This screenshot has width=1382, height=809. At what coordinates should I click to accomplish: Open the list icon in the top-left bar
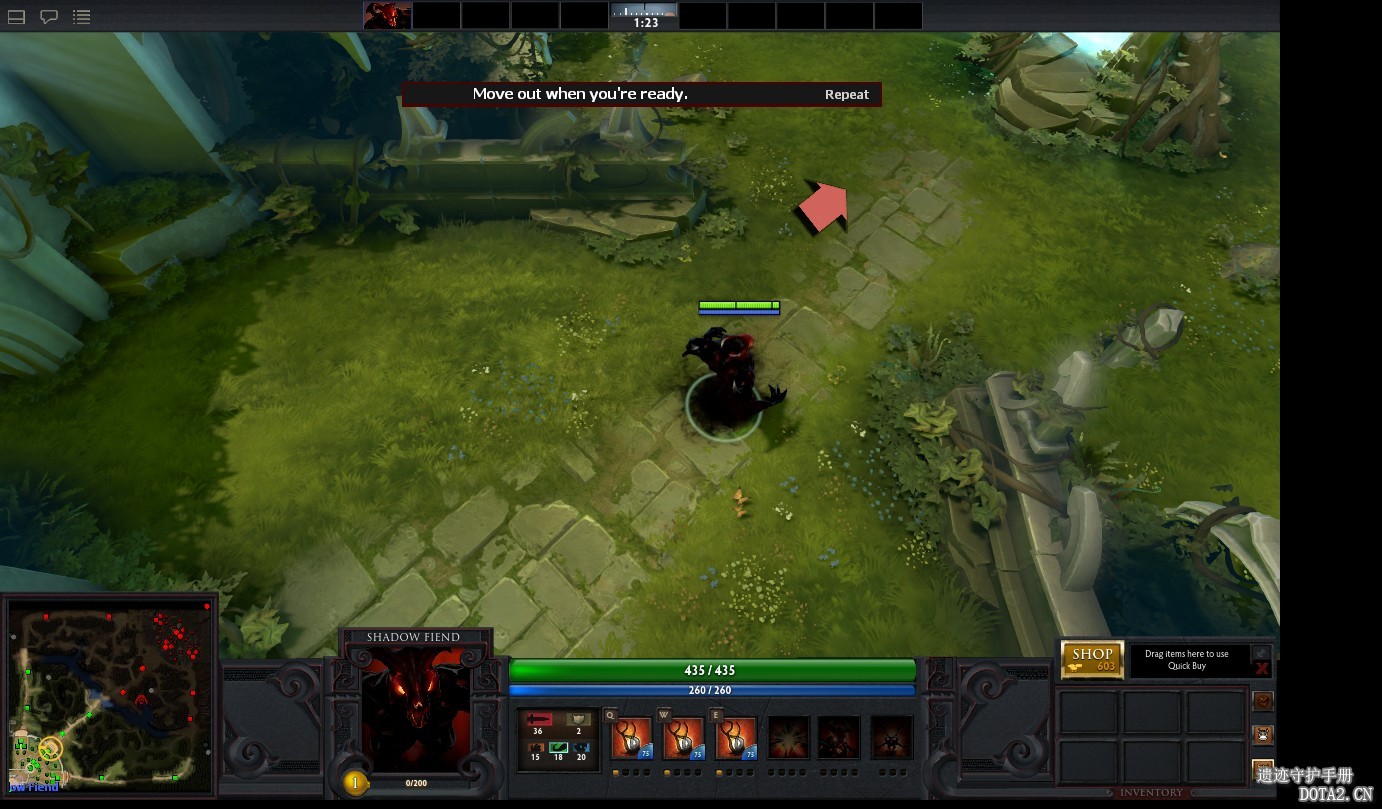pos(82,17)
